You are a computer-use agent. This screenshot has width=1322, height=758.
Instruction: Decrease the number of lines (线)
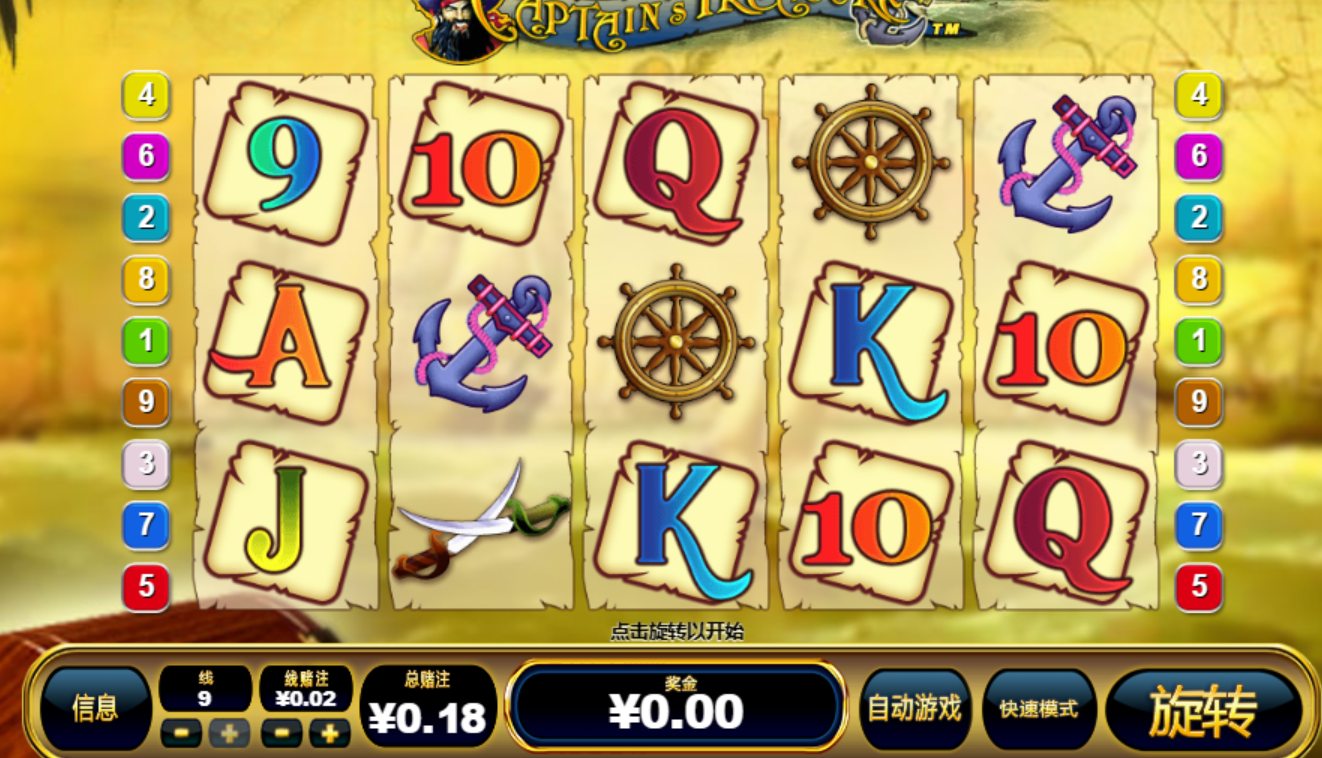[181, 733]
